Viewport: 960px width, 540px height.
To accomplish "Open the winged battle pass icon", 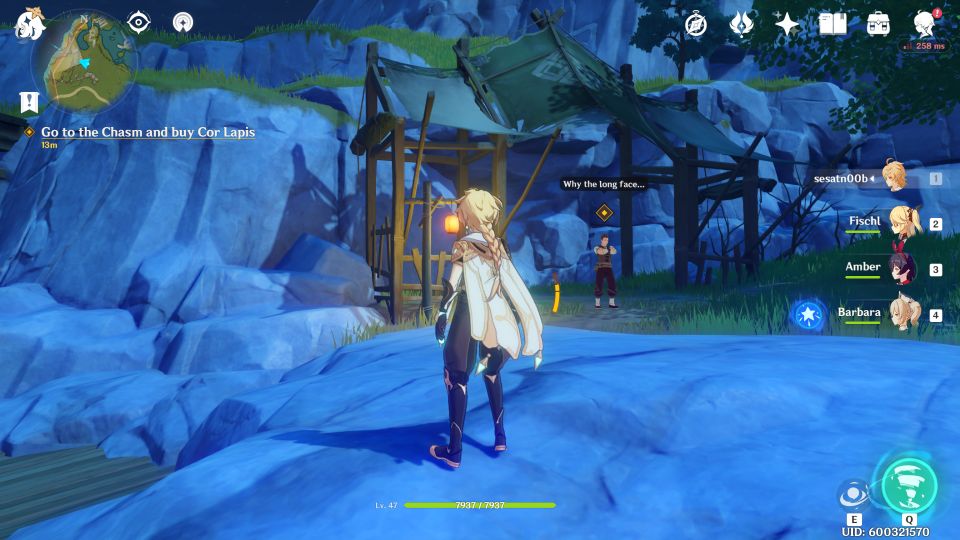I will (741, 24).
